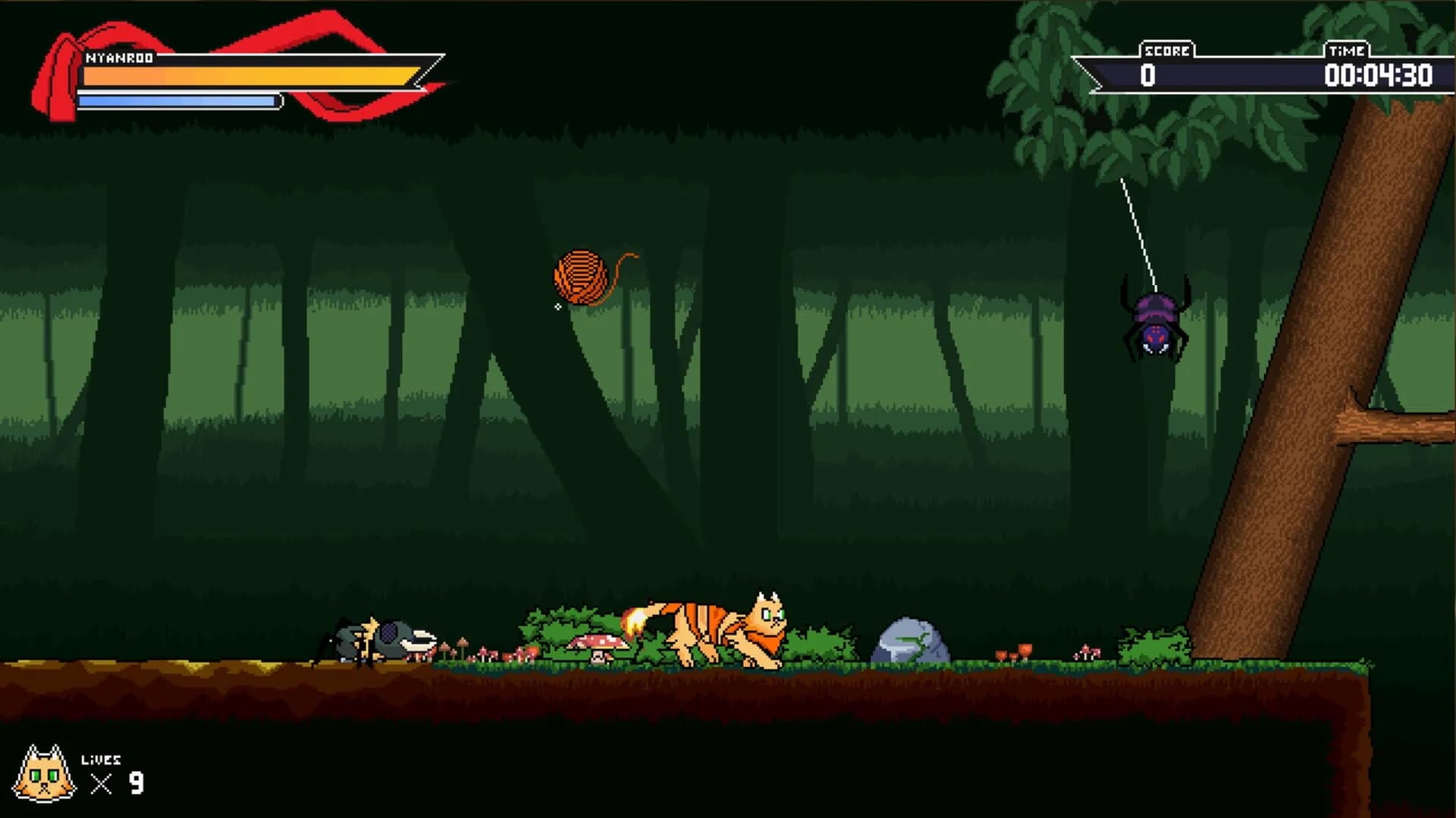Expand the score value showing 0

[1147, 75]
